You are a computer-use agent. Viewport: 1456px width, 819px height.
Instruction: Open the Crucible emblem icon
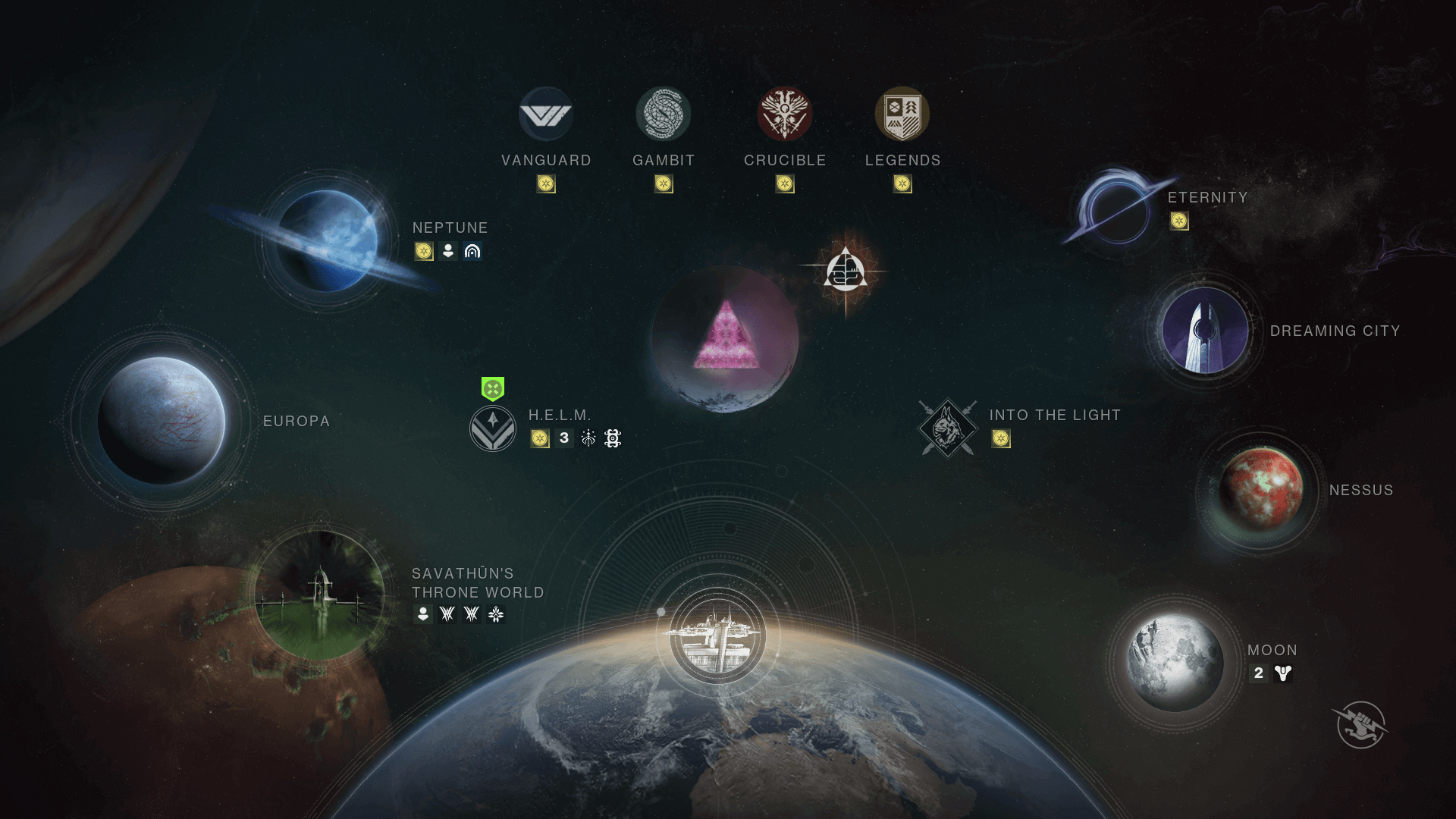pyautogui.click(x=785, y=114)
